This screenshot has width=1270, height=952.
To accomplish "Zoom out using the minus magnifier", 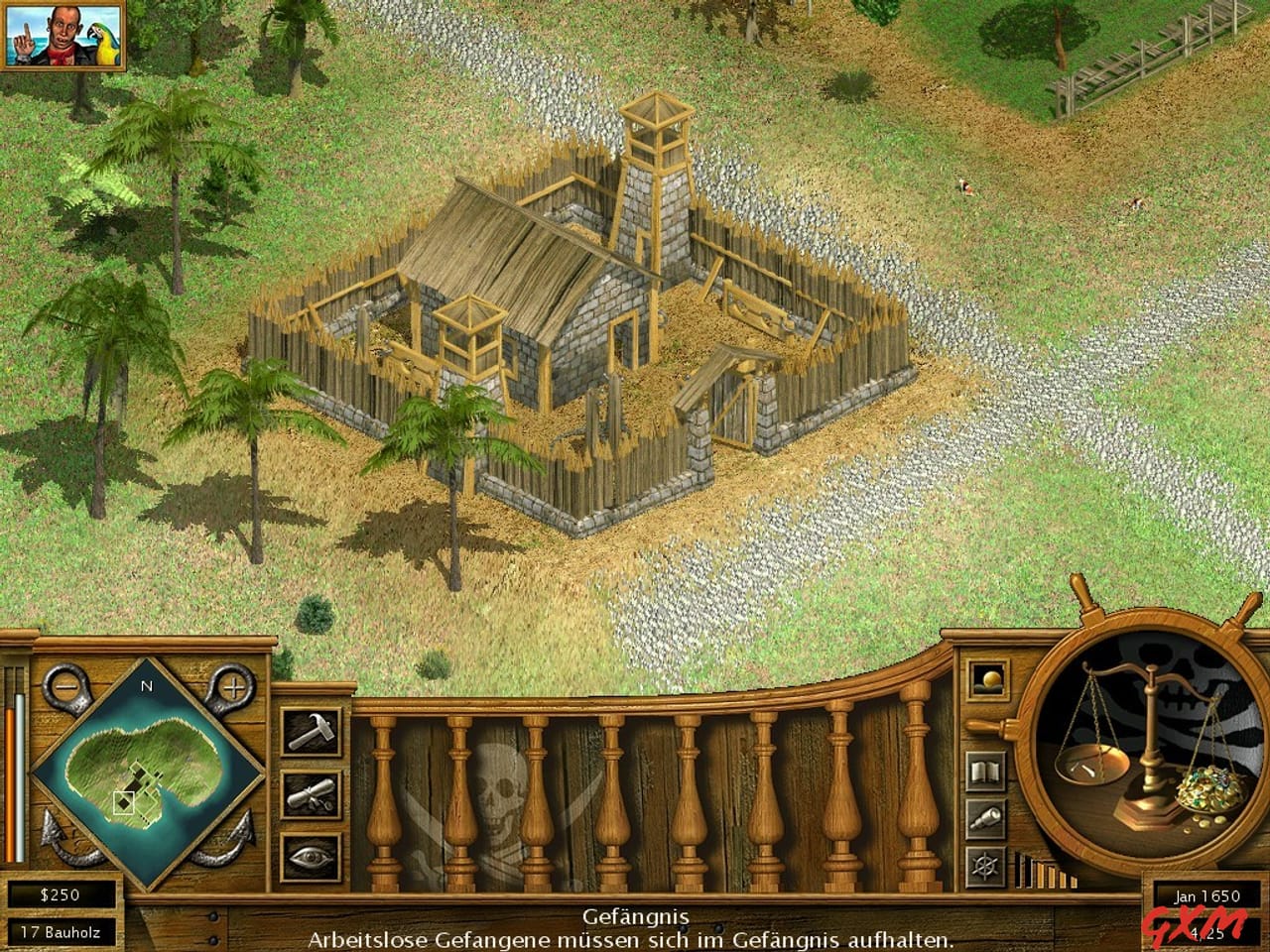I will click(65, 686).
